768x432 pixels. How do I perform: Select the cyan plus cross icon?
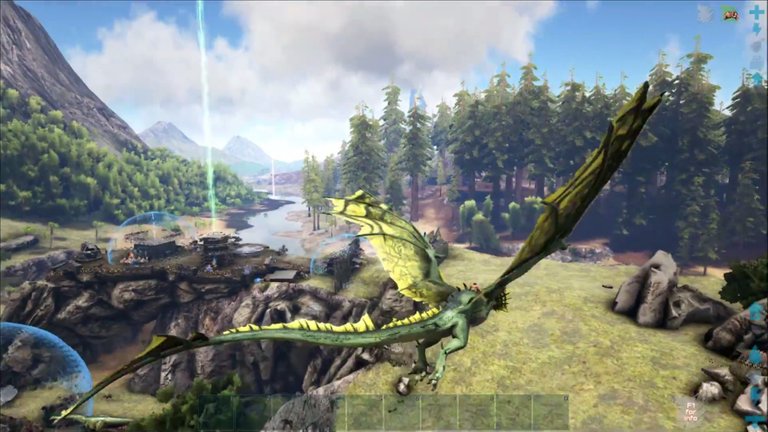(757, 14)
